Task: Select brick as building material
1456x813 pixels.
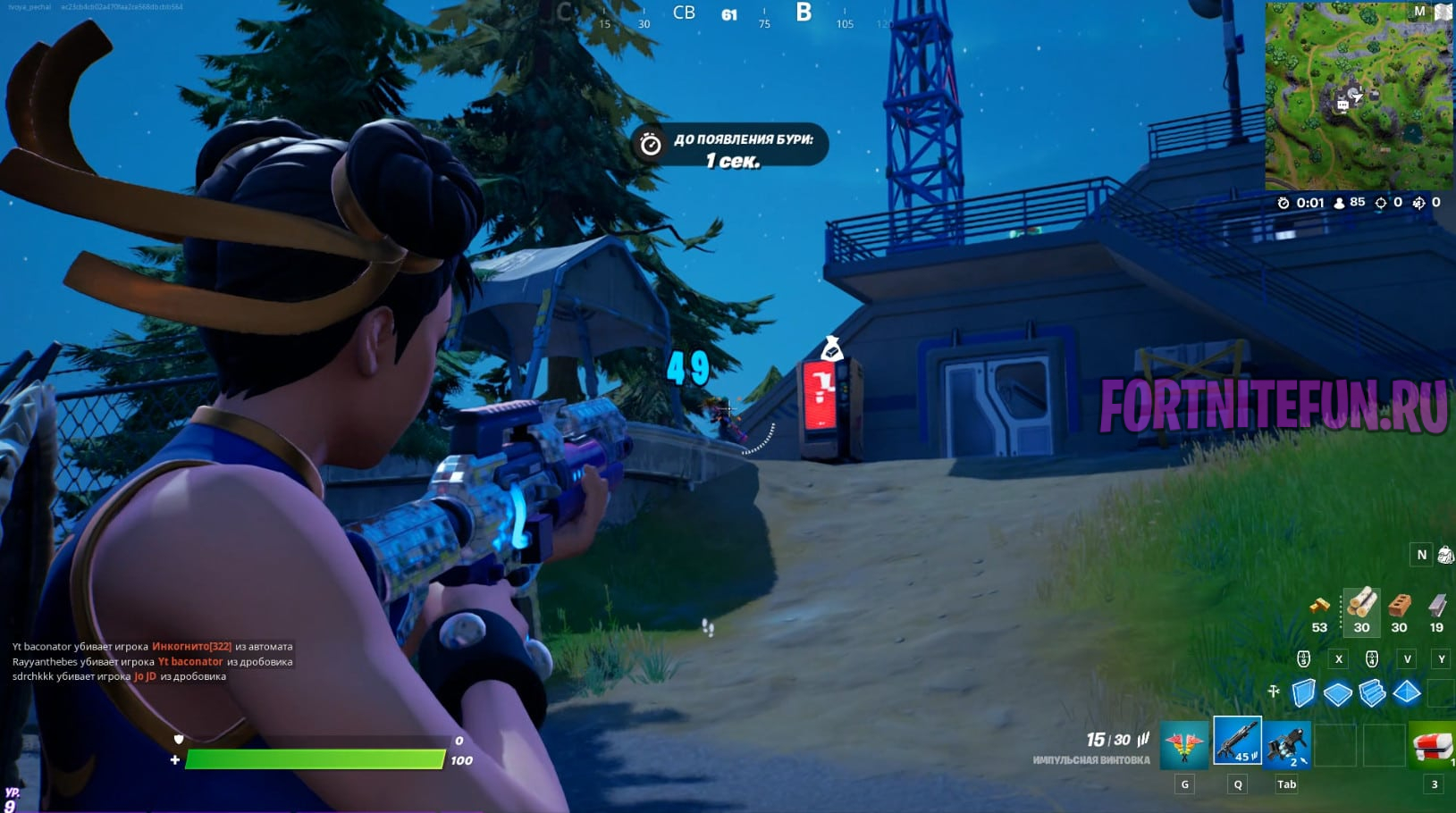Action: point(1399,606)
